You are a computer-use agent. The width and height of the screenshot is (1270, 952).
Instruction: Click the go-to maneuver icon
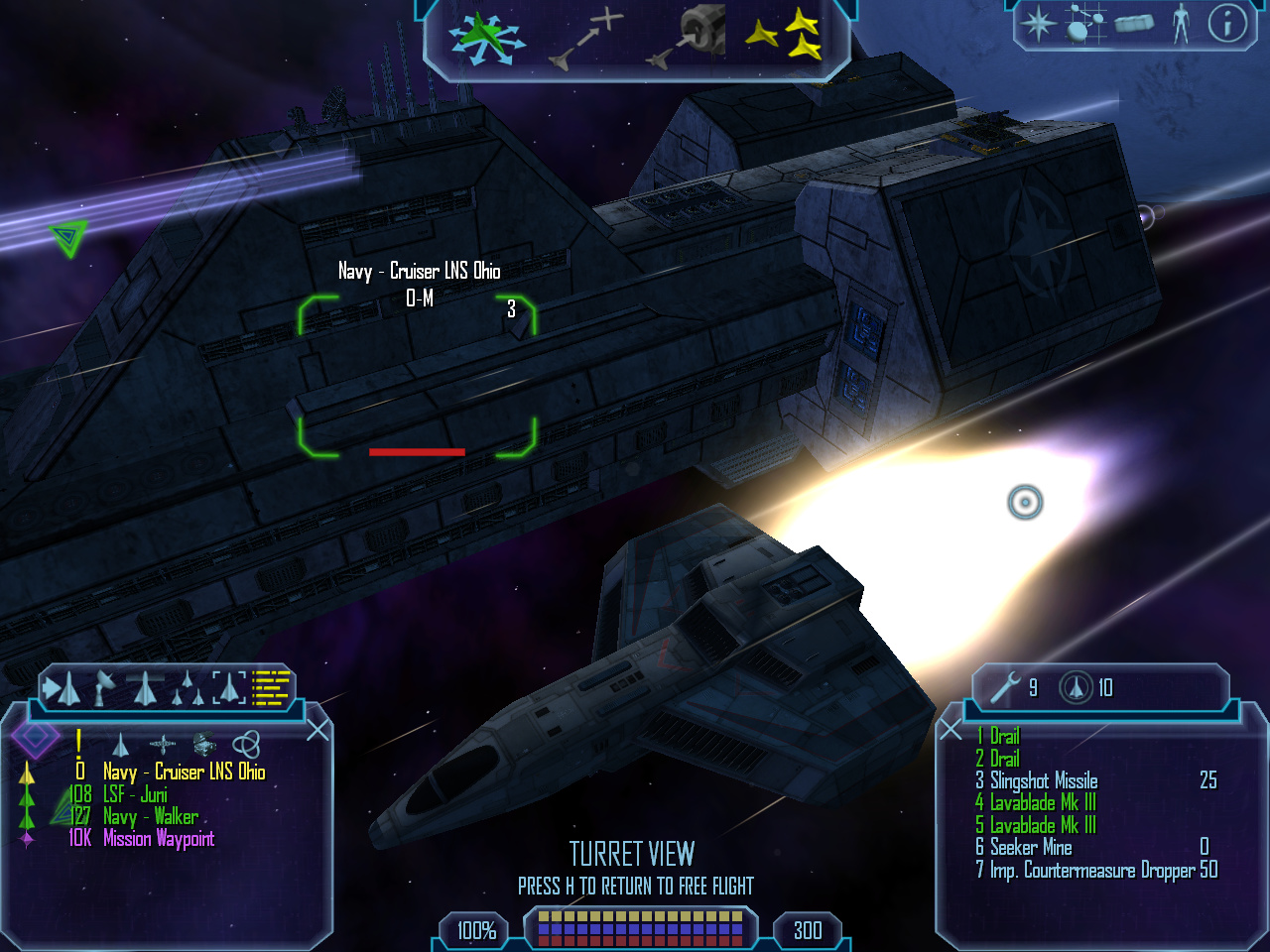[x=586, y=41]
